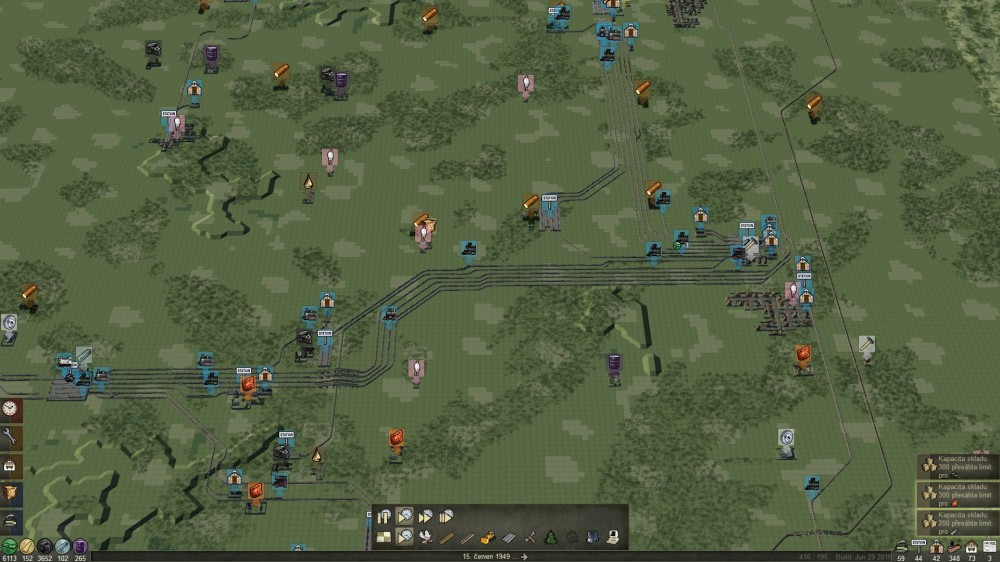1000x562 pixels.
Task: Choose the white bird icon in toolbar
Action: pos(426,537)
